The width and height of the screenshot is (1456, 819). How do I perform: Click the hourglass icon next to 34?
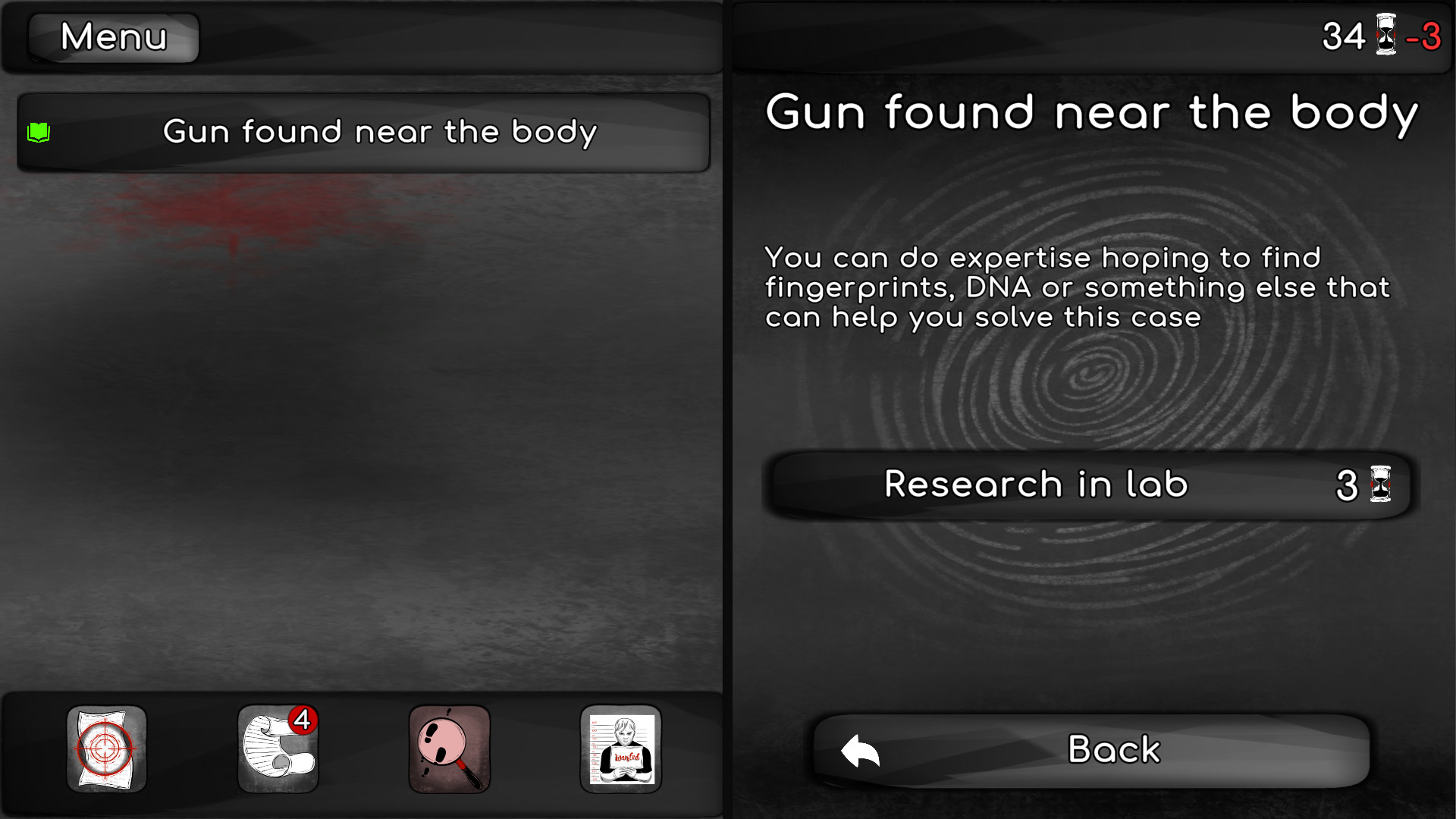pyautogui.click(x=1385, y=36)
